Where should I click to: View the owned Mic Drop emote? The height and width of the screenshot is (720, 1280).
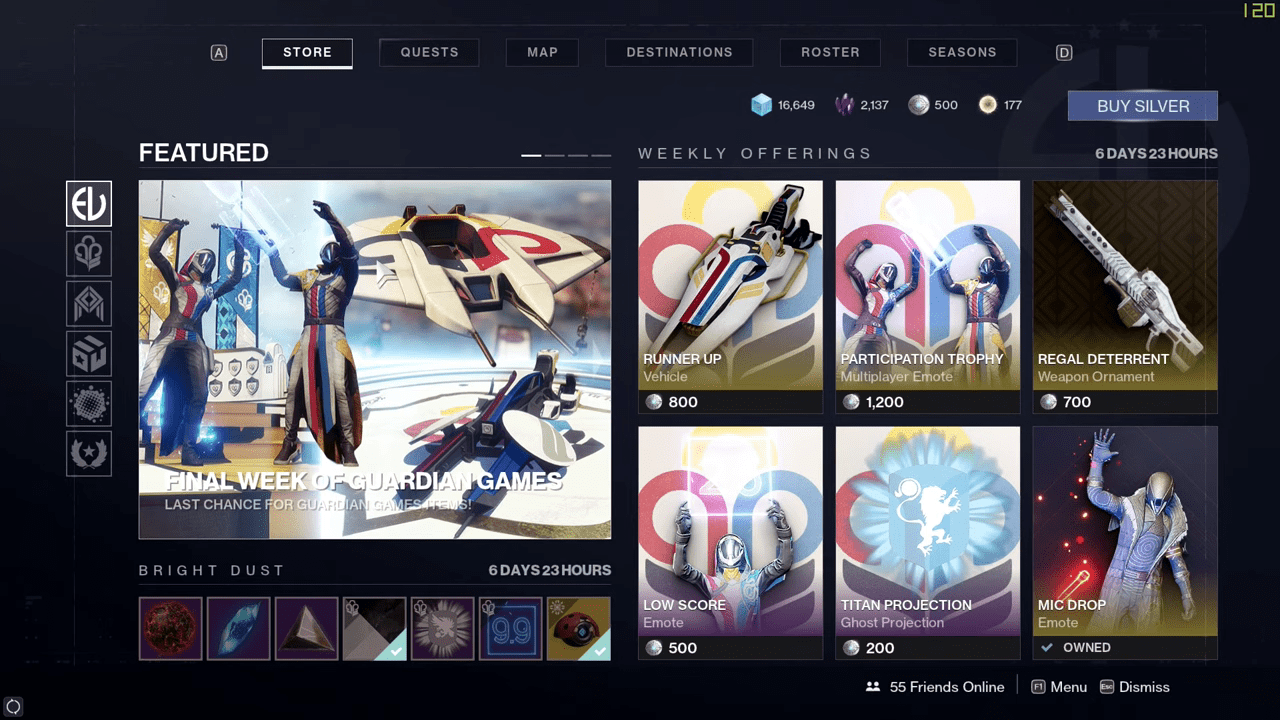click(1125, 542)
